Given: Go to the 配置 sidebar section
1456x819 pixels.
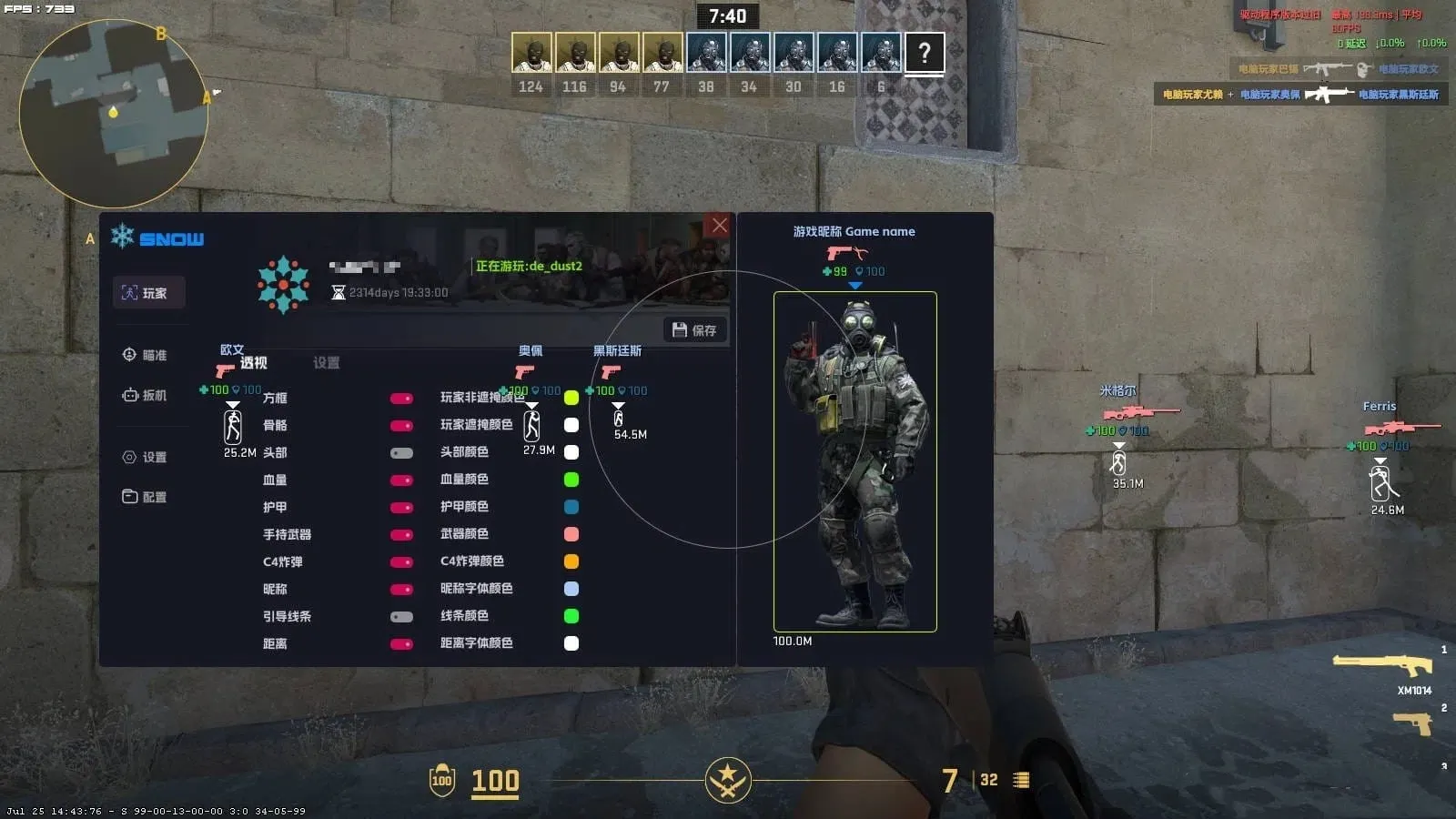Looking at the screenshot, I should coord(146,497).
